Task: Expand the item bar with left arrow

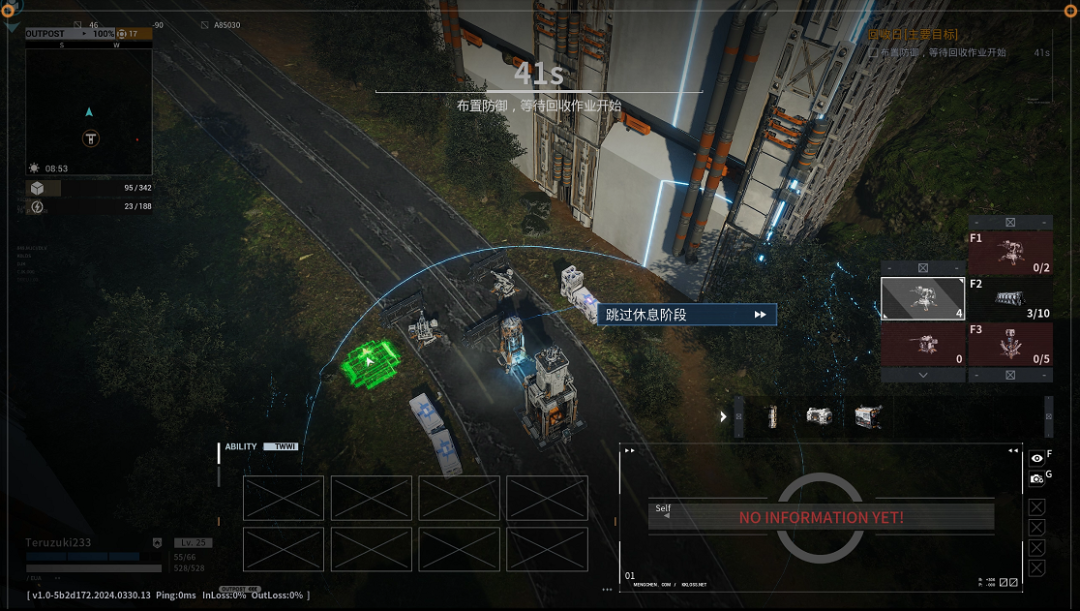Action: click(722, 416)
